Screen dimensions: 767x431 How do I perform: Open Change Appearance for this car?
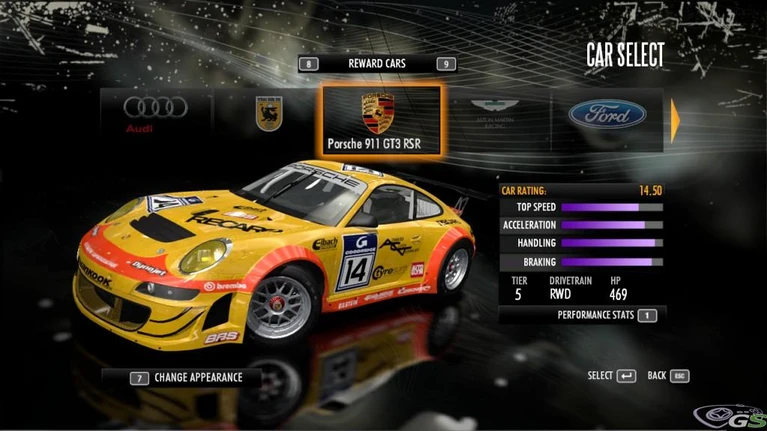point(180,378)
